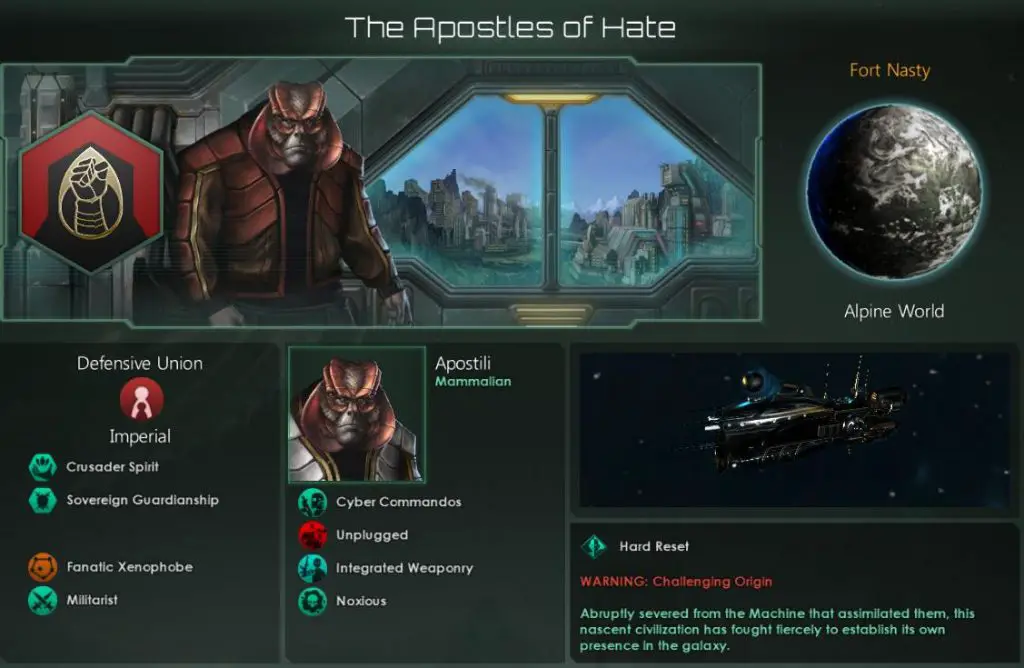
Task: Select the Fort Nasty planet image
Action: [x=894, y=192]
